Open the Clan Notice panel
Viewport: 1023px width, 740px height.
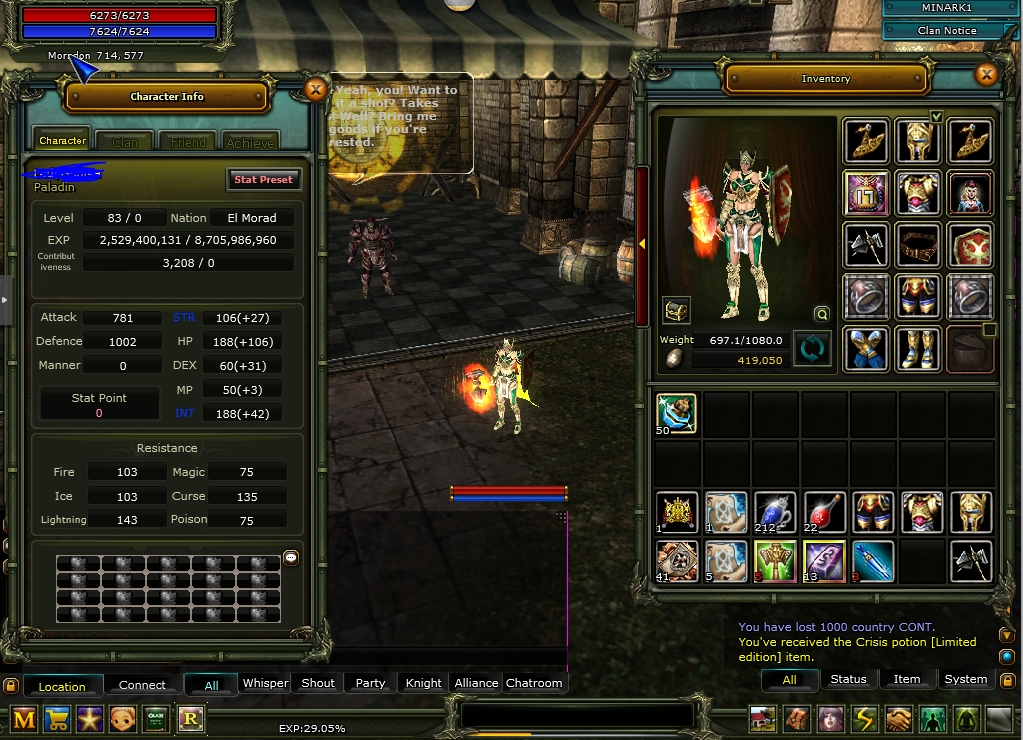pyautogui.click(x=947, y=31)
